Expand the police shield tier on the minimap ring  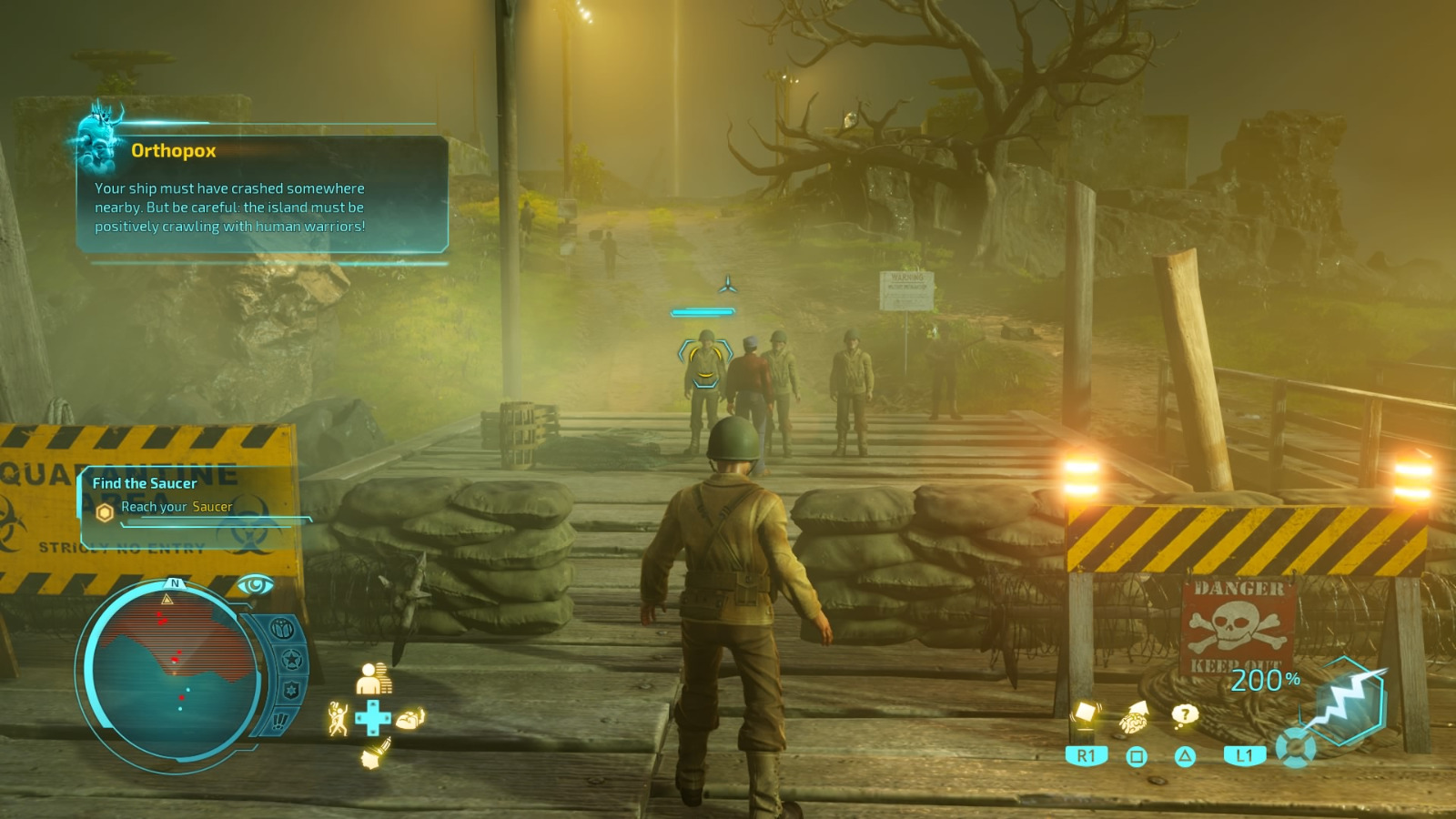tap(292, 689)
